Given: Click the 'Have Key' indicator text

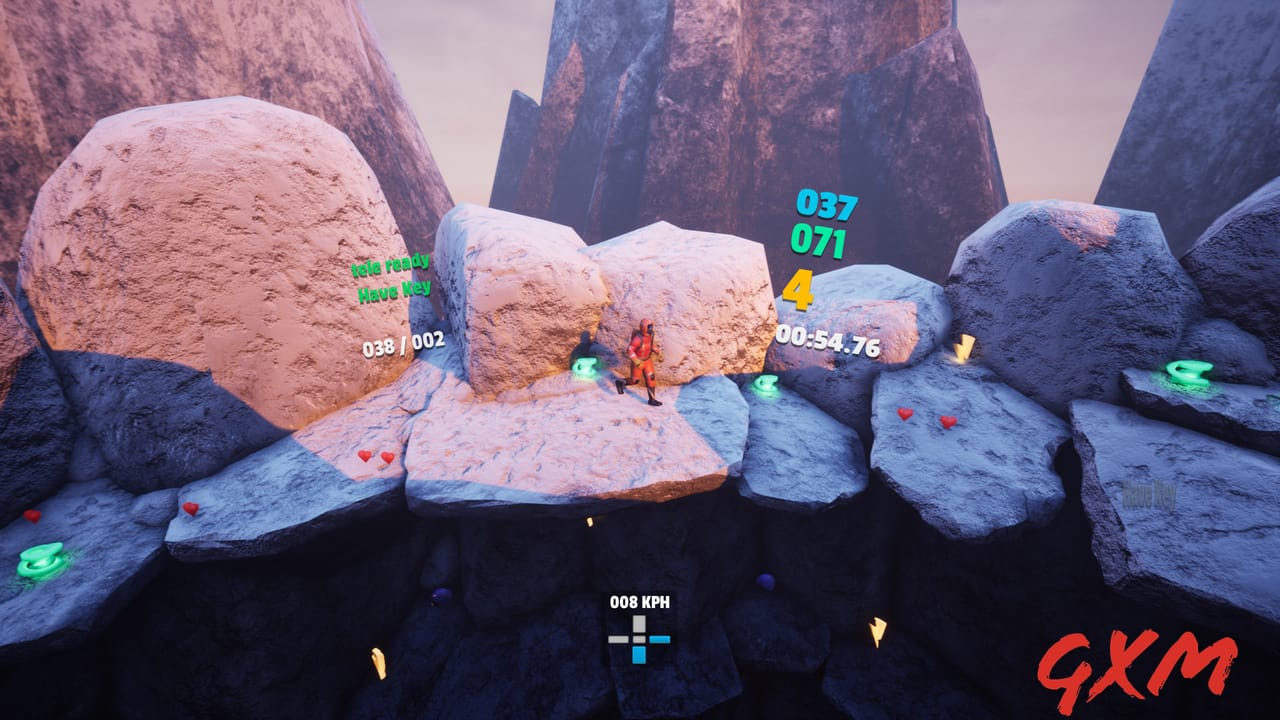Looking at the screenshot, I should point(396,291).
